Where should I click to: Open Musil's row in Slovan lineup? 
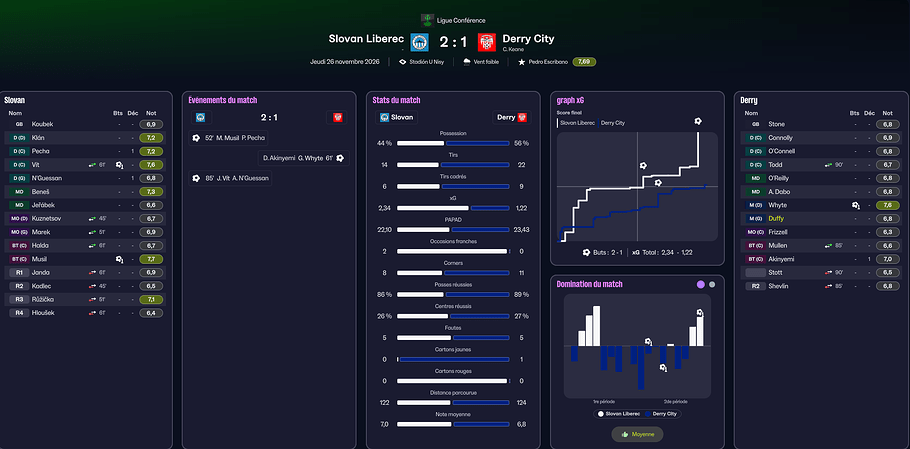(40, 258)
